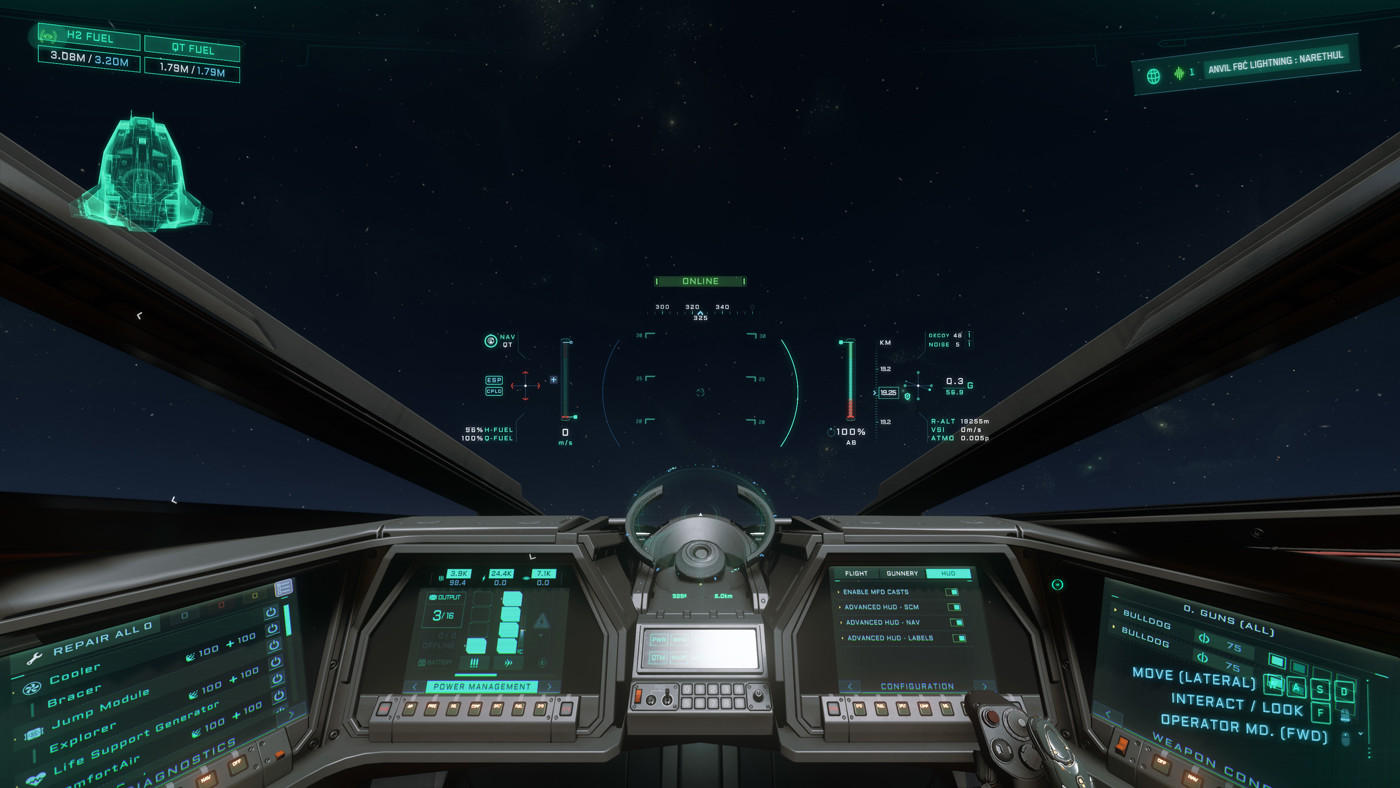
Task: Click the convergence icon beside the Bulldog weapon
Action: pos(1203,639)
